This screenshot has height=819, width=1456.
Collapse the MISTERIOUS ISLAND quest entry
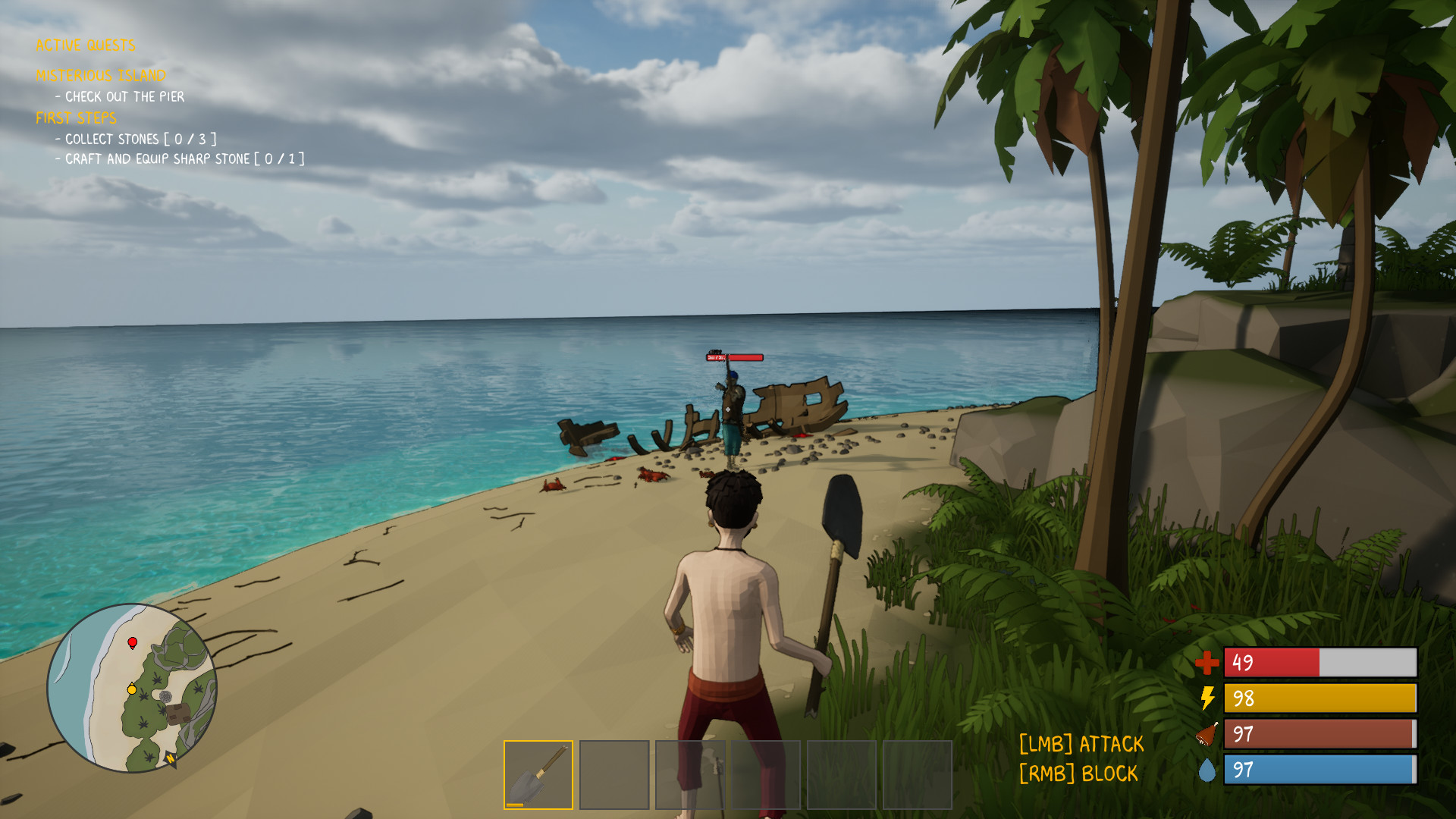point(101,75)
